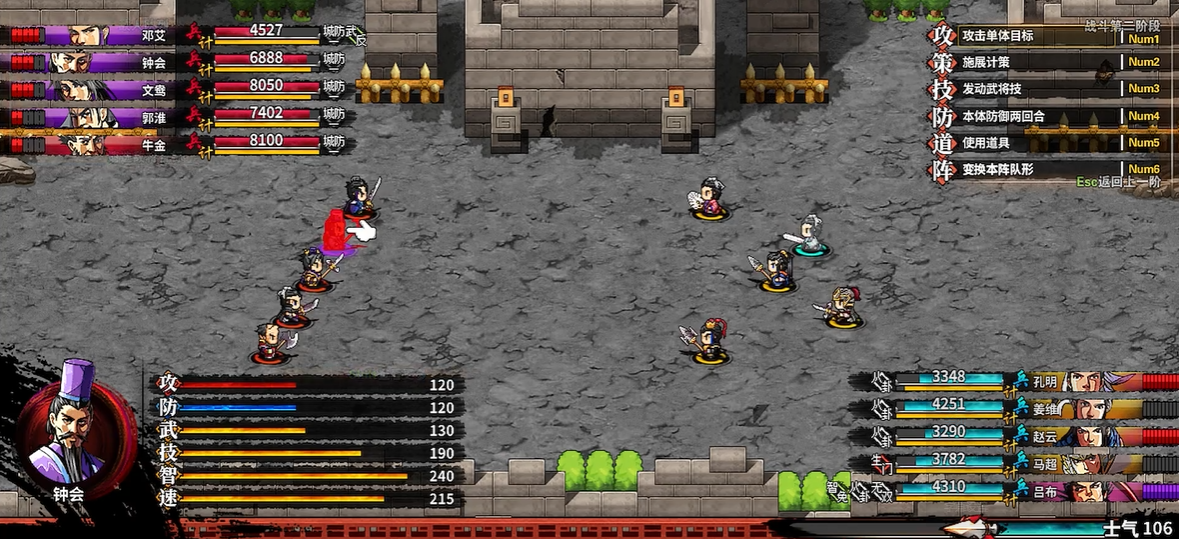This screenshot has width=1179, height=539.
Task: Pick 赵云 in the right roster
Action: (1090, 435)
